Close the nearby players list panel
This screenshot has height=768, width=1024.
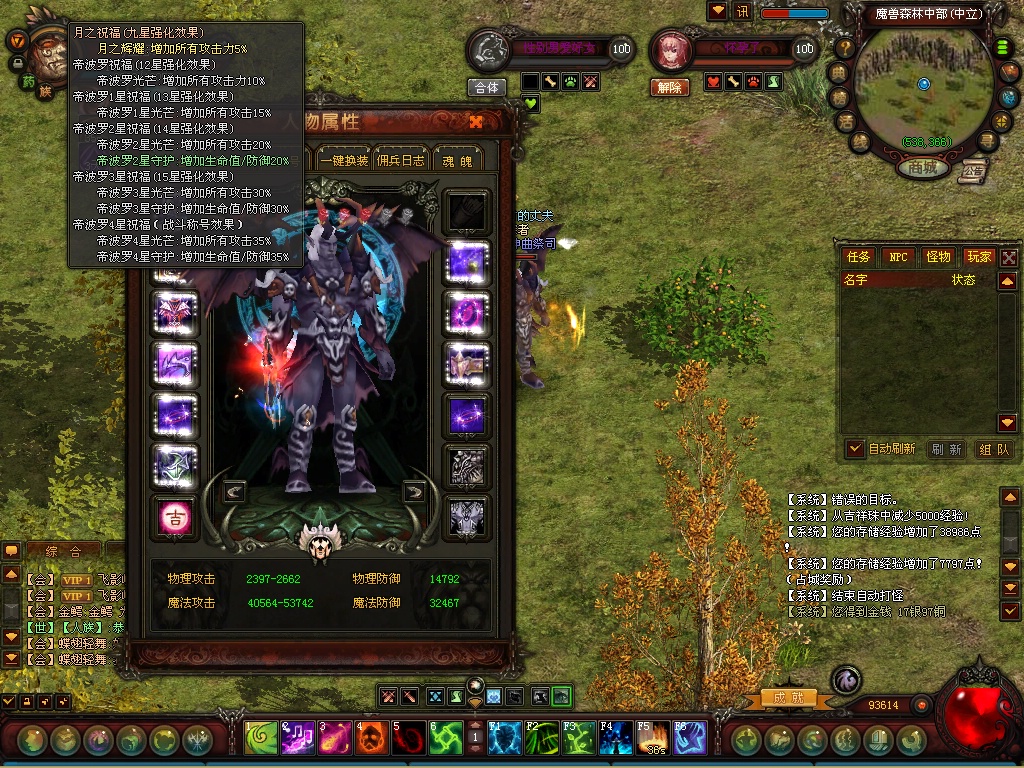[1009, 257]
